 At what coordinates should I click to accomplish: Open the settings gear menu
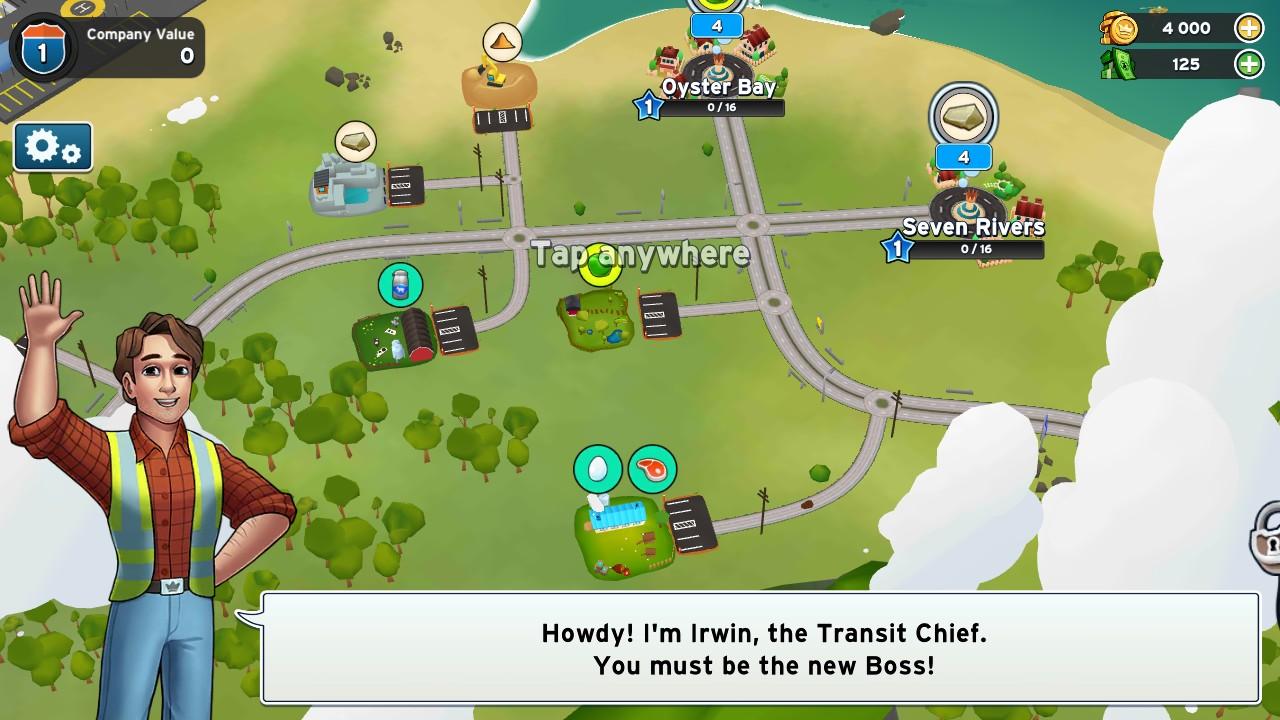pos(53,148)
